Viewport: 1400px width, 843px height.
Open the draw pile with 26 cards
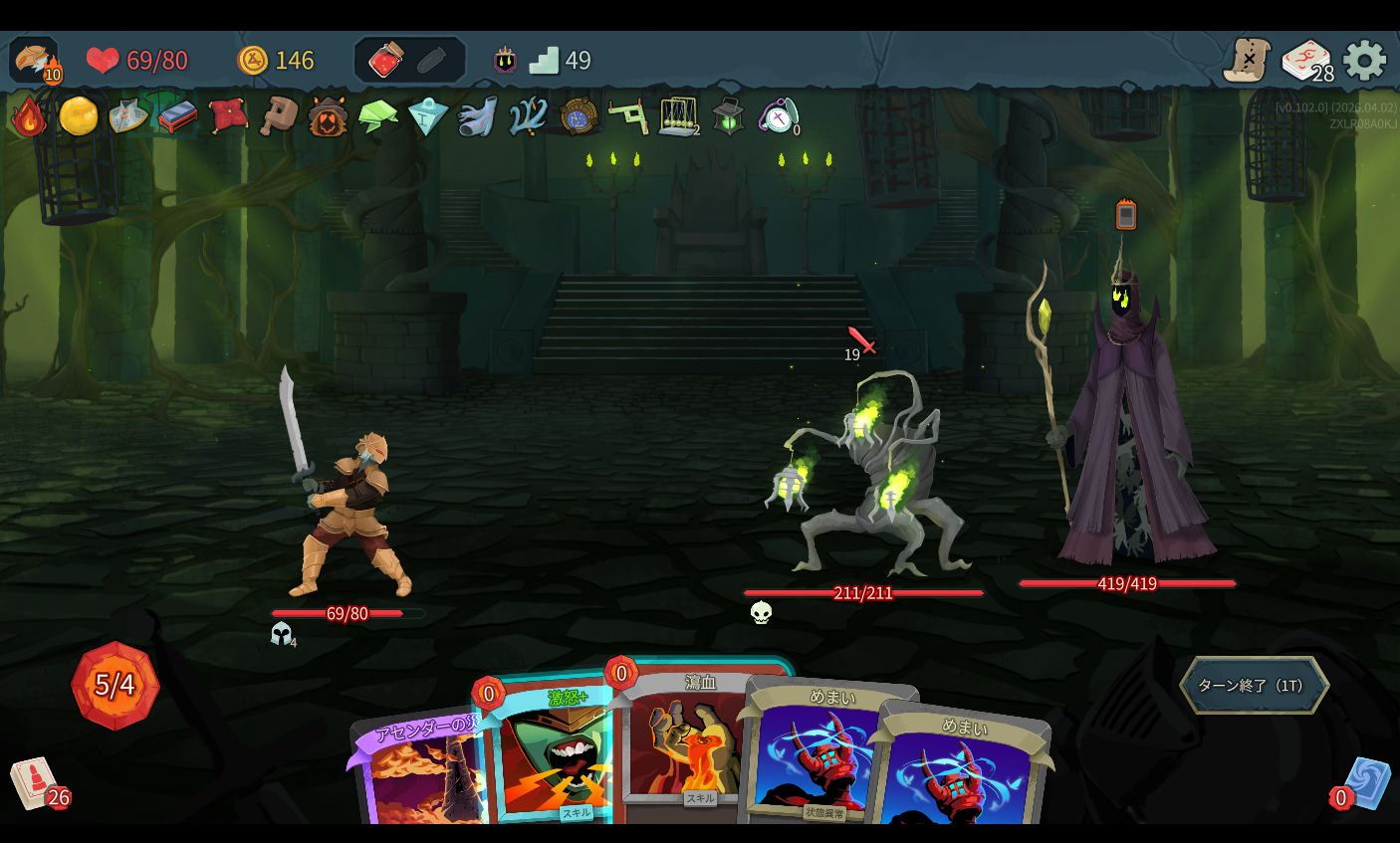click(x=36, y=783)
